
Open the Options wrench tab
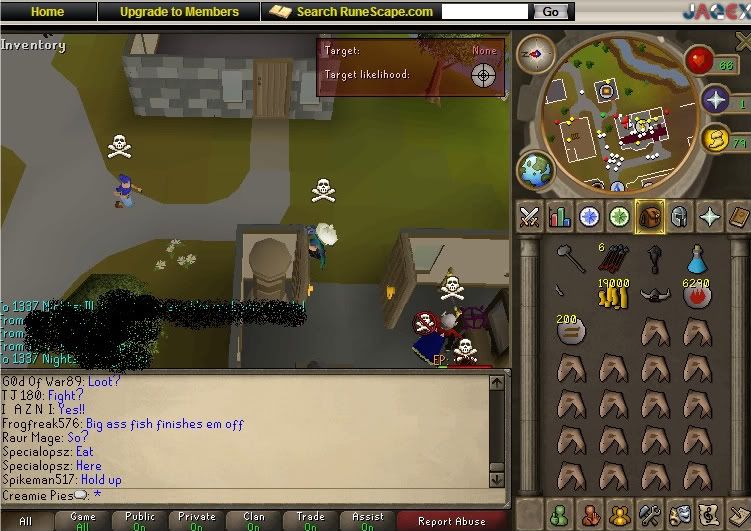click(649, 514)
